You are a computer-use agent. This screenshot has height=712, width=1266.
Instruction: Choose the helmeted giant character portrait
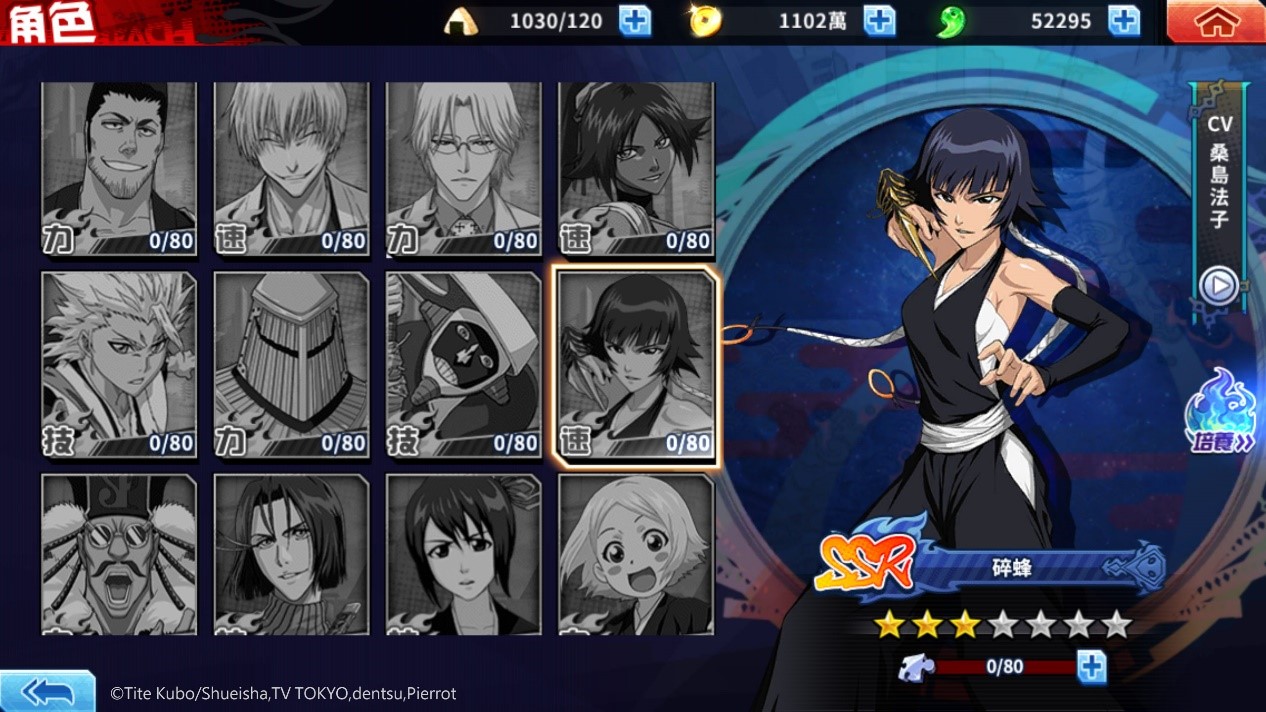[291, 365]
